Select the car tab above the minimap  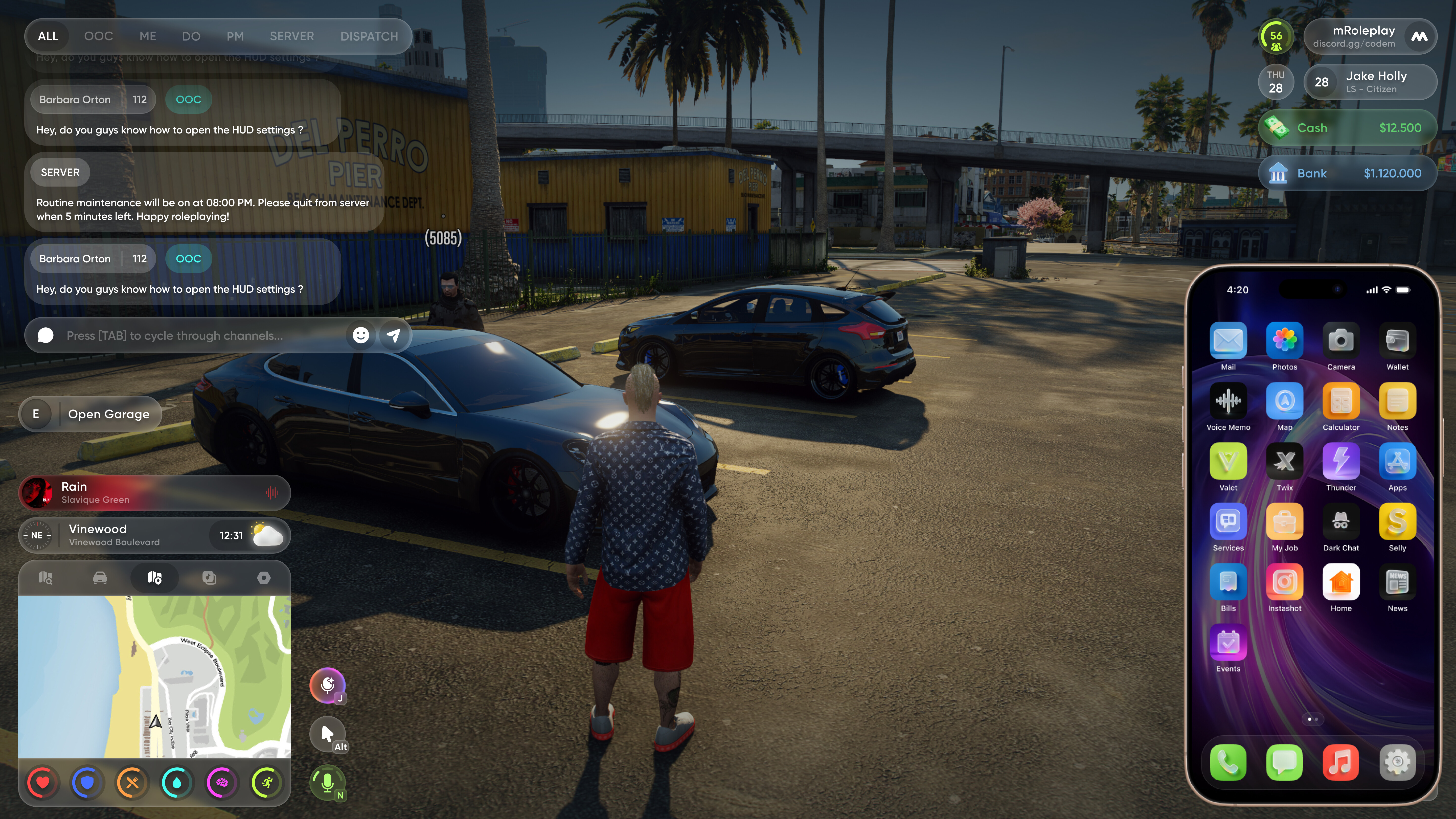[x=100, y=578]
